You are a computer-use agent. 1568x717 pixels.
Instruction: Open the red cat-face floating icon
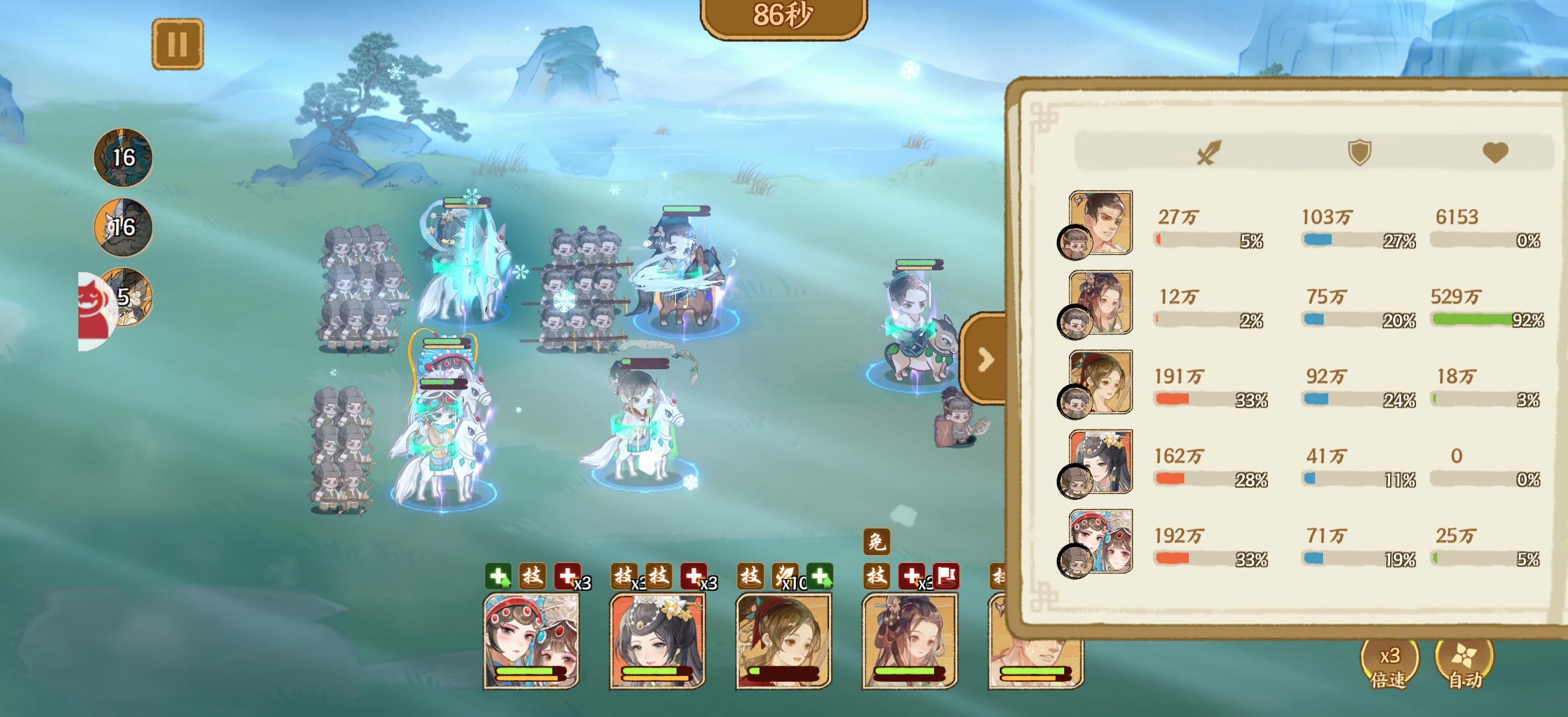coord(95,311)
